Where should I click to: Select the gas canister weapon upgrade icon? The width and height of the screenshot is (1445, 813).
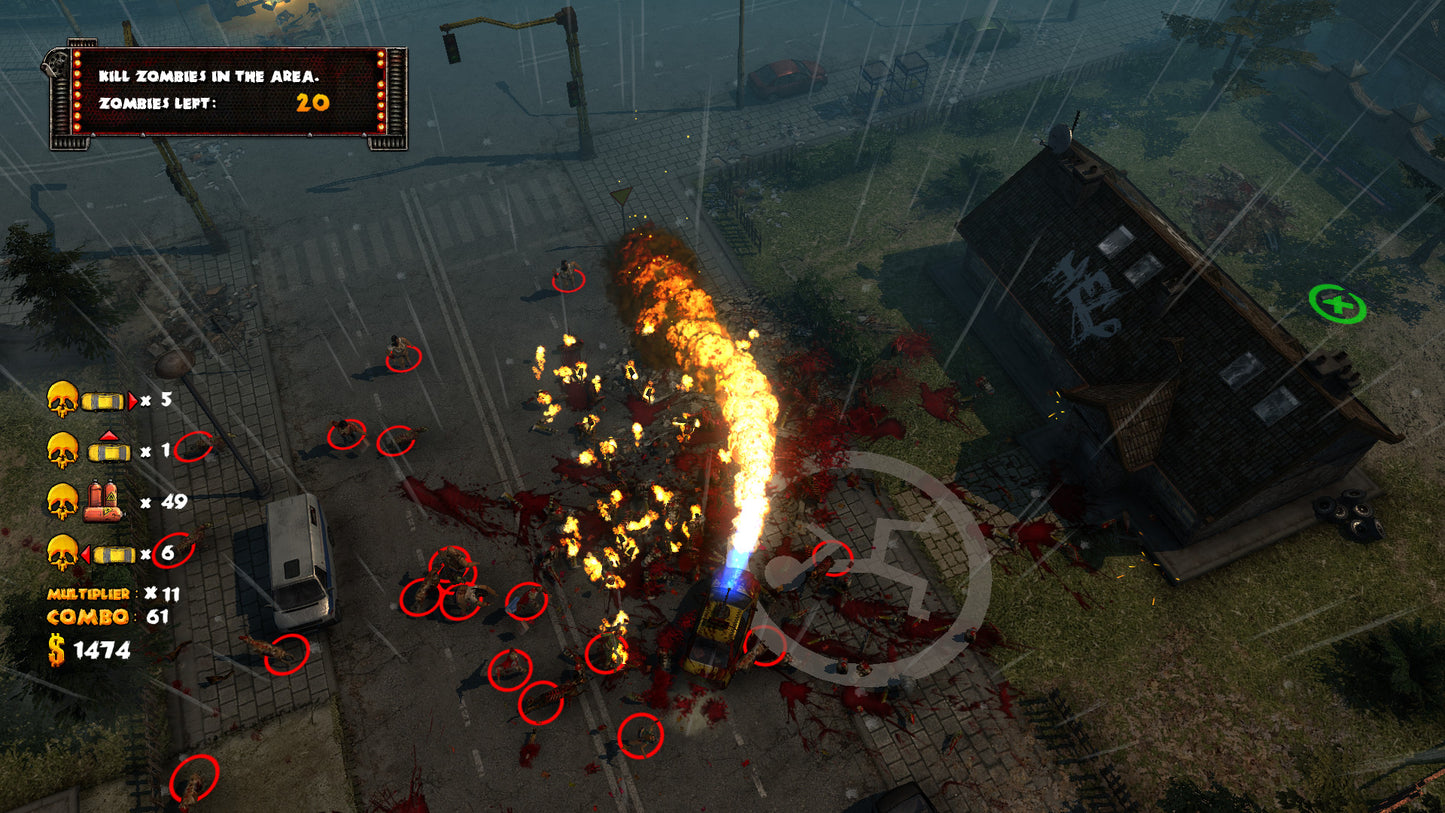point(103,500)
